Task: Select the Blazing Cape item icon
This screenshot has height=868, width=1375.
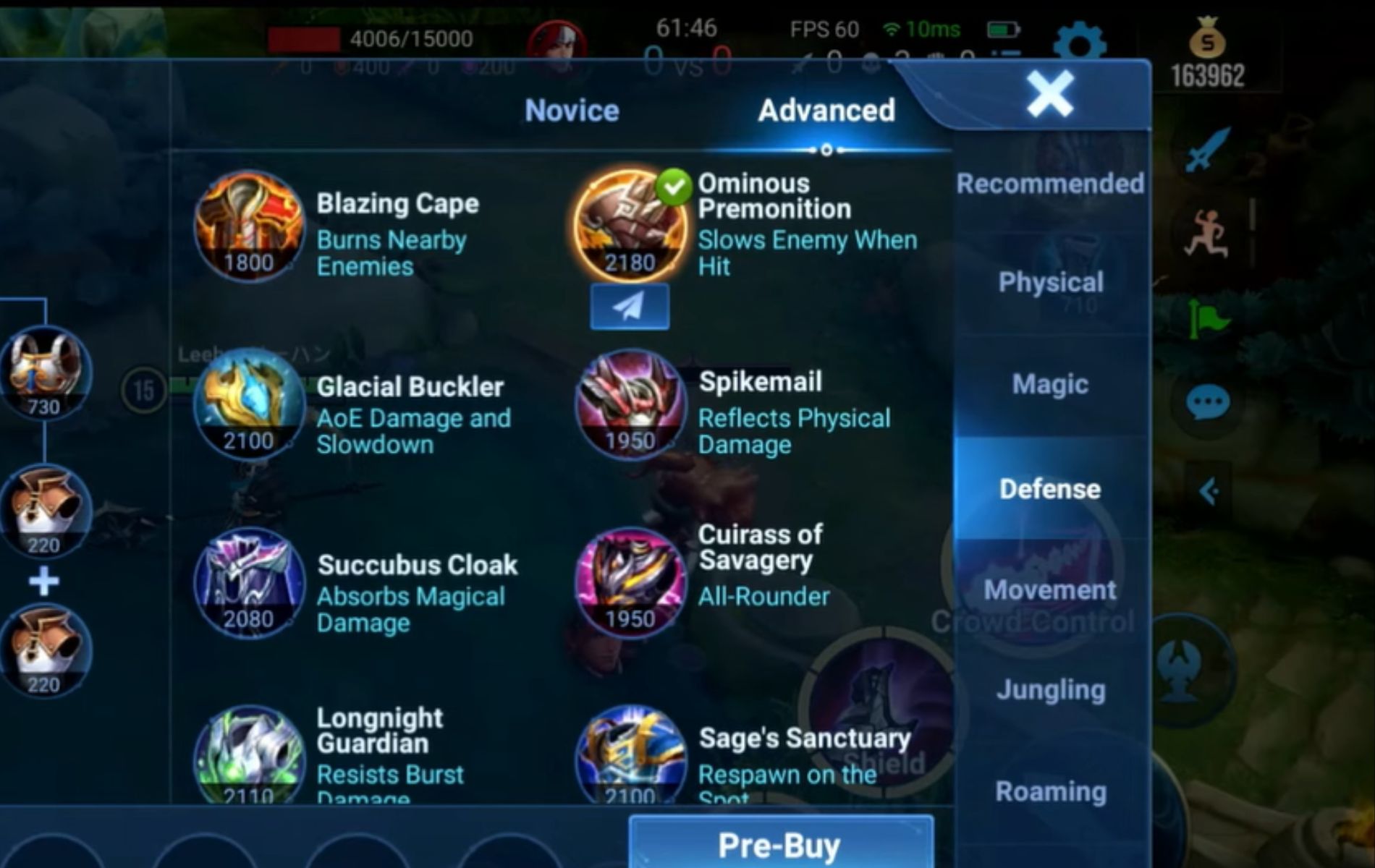Action: coord(250,231)
